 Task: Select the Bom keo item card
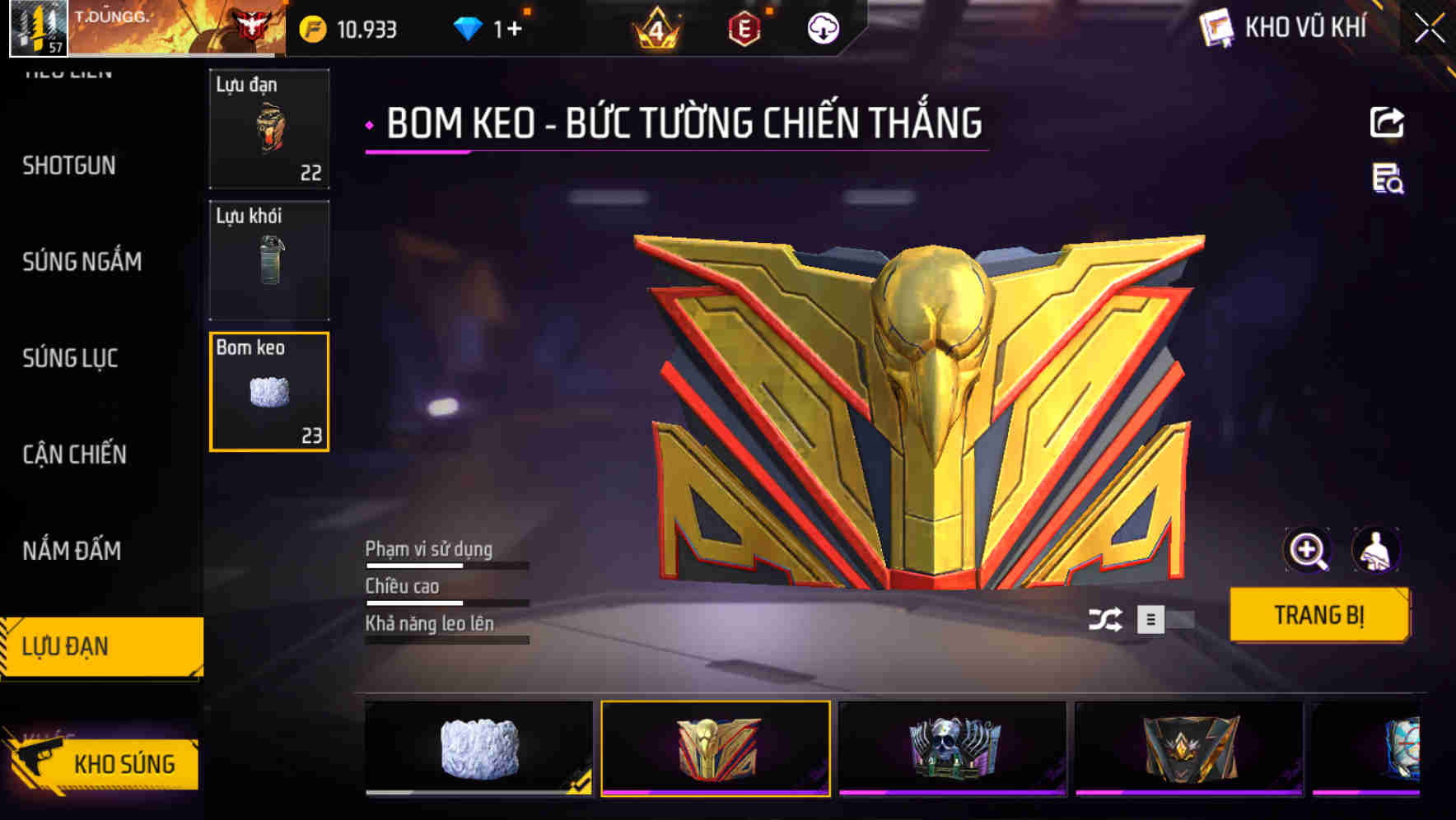(268, 391)
